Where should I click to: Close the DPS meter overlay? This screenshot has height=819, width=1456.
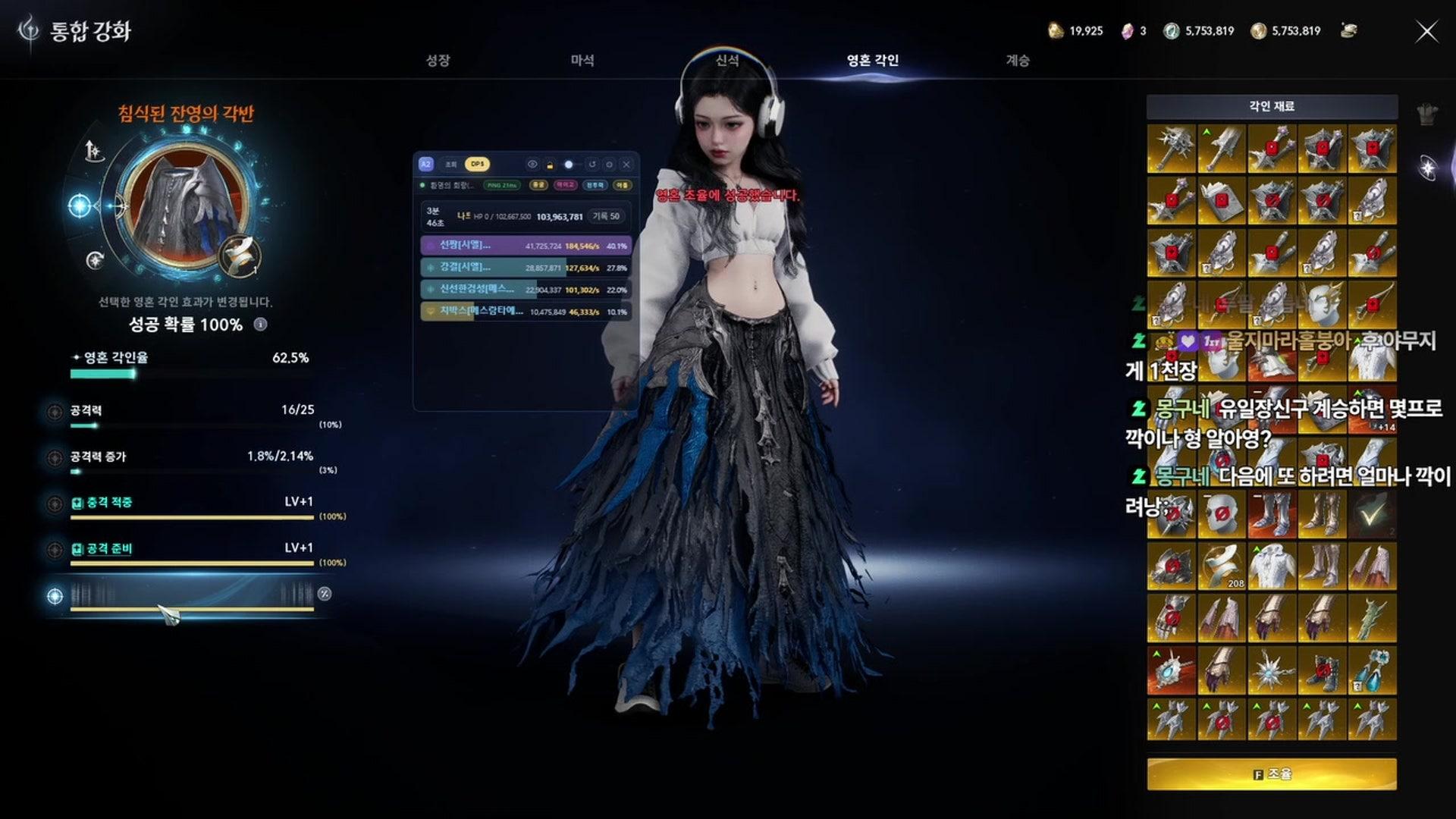point(626,165)
